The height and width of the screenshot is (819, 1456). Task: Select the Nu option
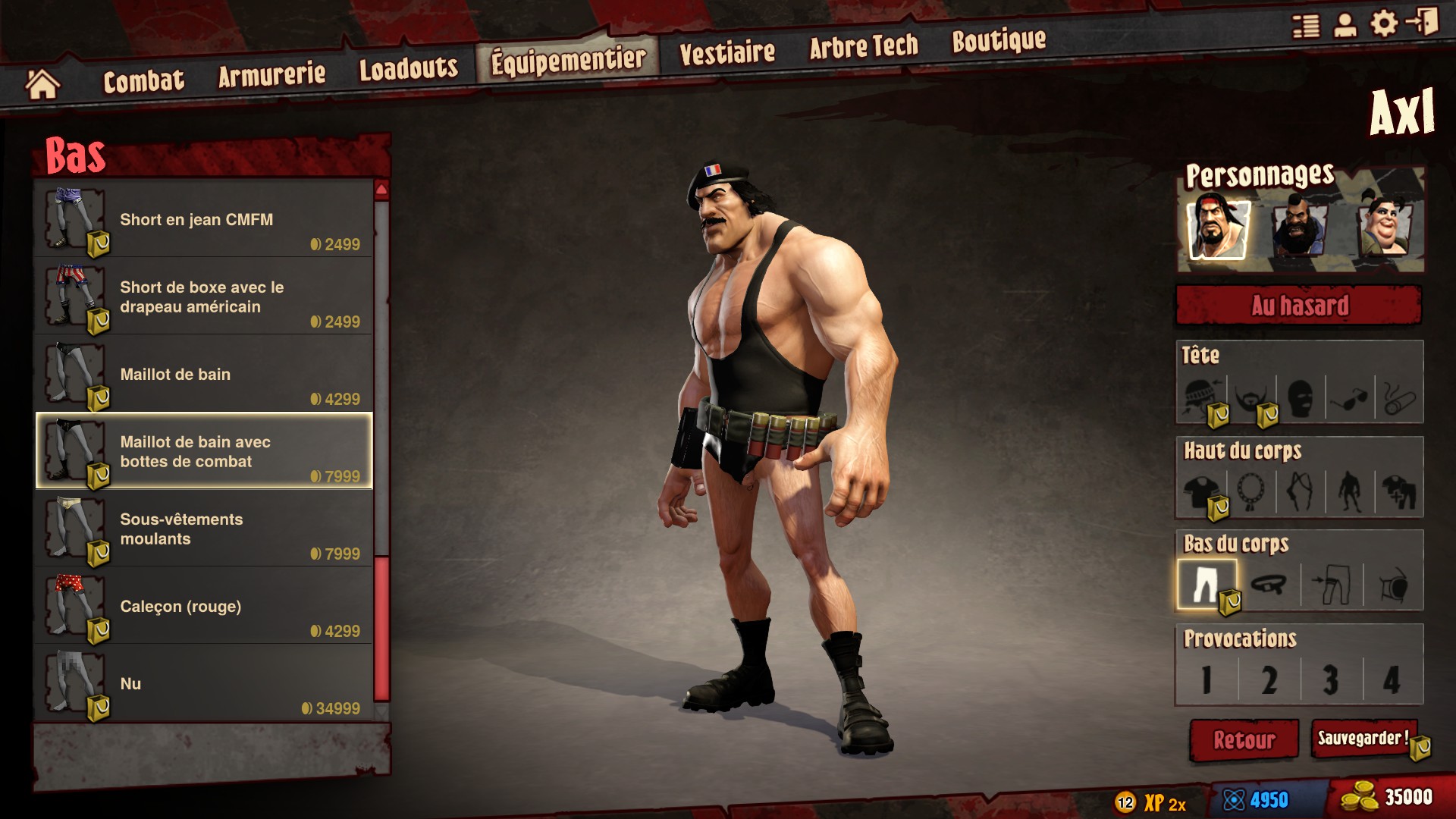pos(203,684)
